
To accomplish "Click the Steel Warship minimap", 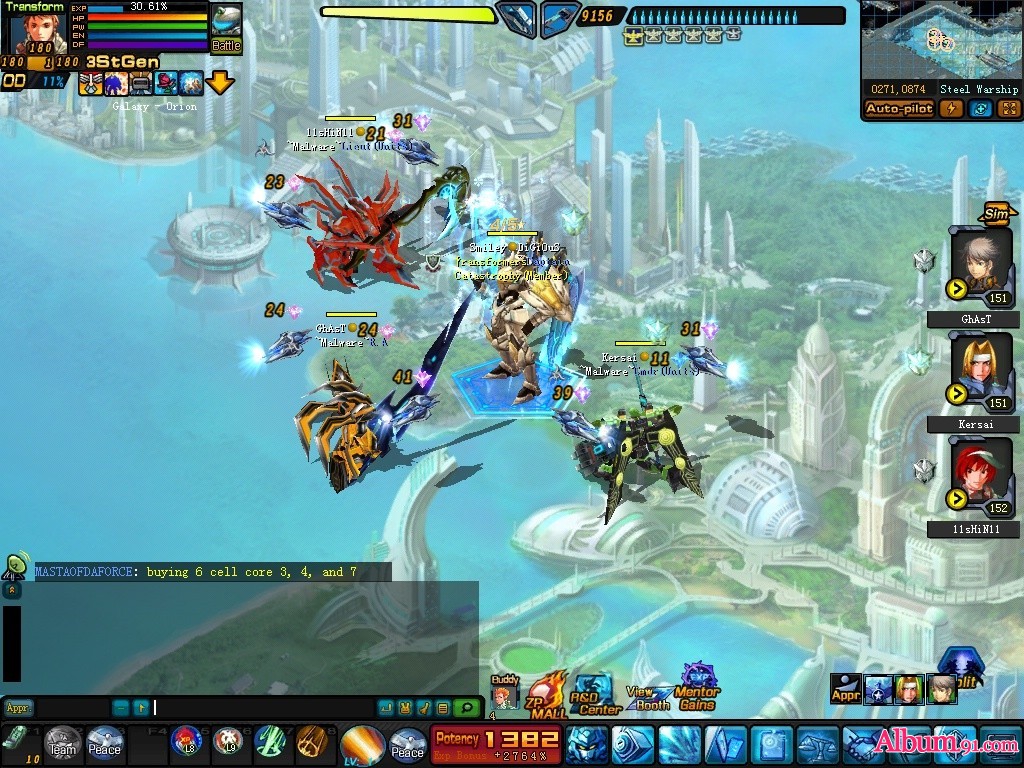I will (939, 39).
